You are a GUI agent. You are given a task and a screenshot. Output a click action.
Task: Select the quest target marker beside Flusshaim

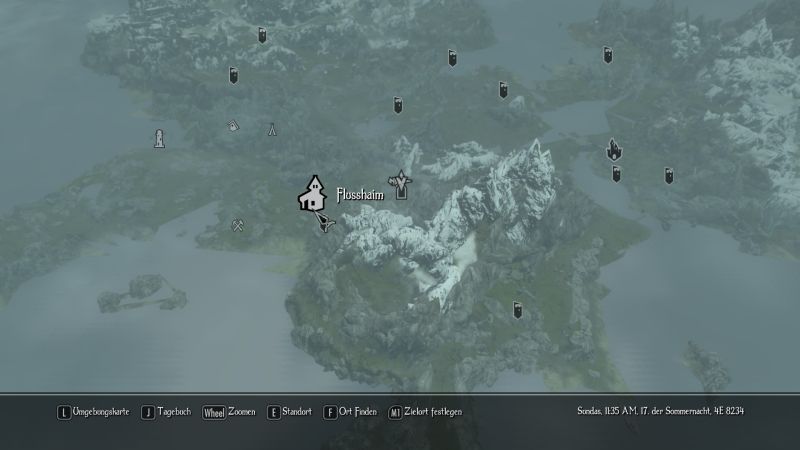point(403,183)
